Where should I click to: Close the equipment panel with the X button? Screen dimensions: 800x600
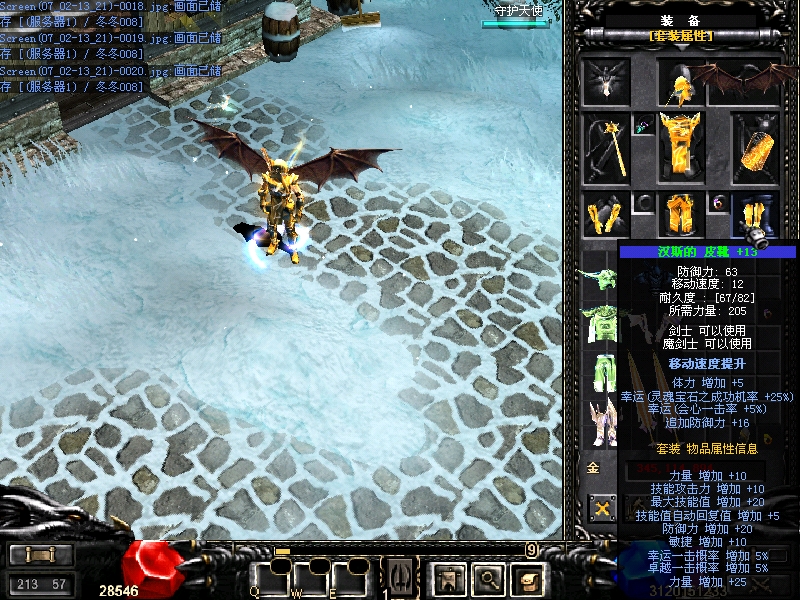603,509
